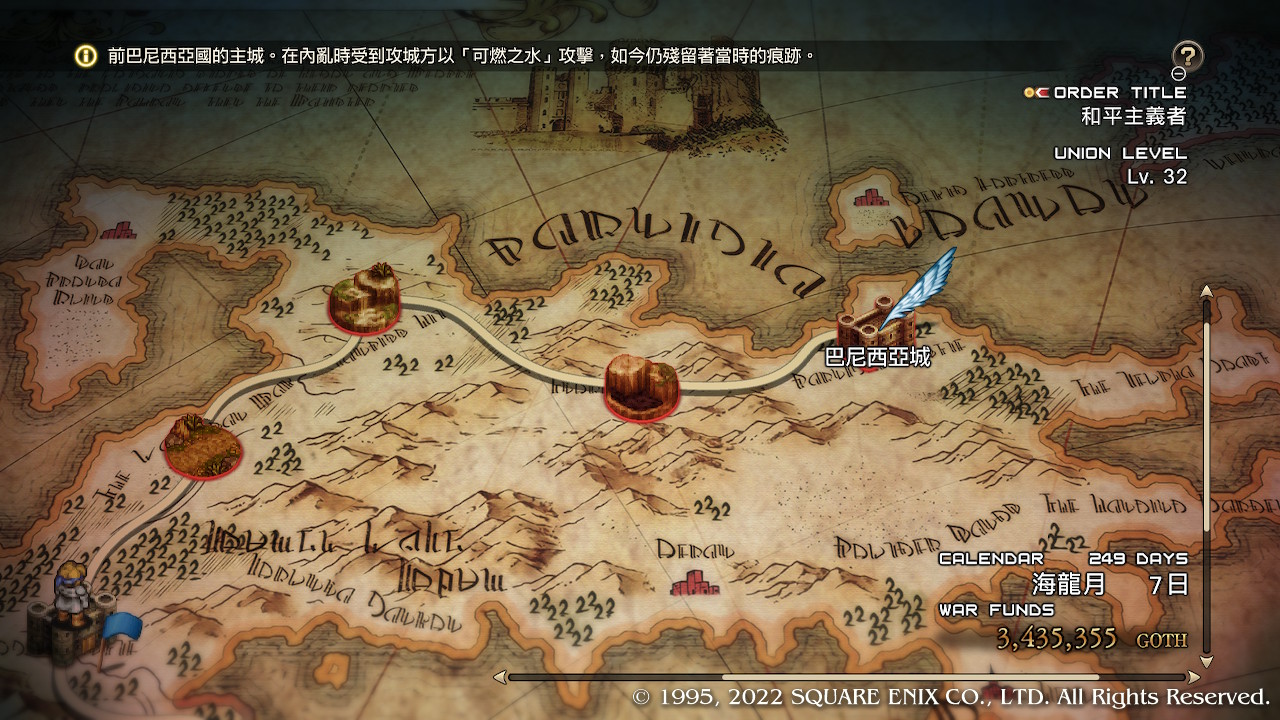
Task: Select the green-topped cliff map node
Action: (364, 296)
